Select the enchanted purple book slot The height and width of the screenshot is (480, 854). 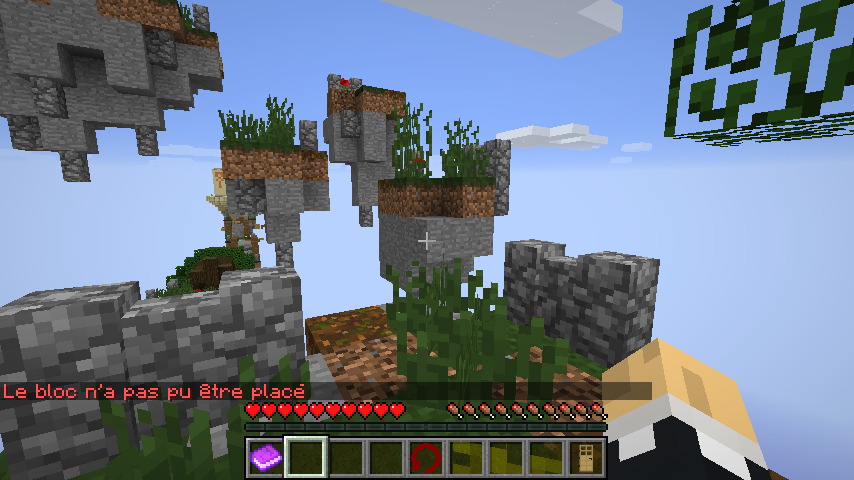[x=265, y=458]
